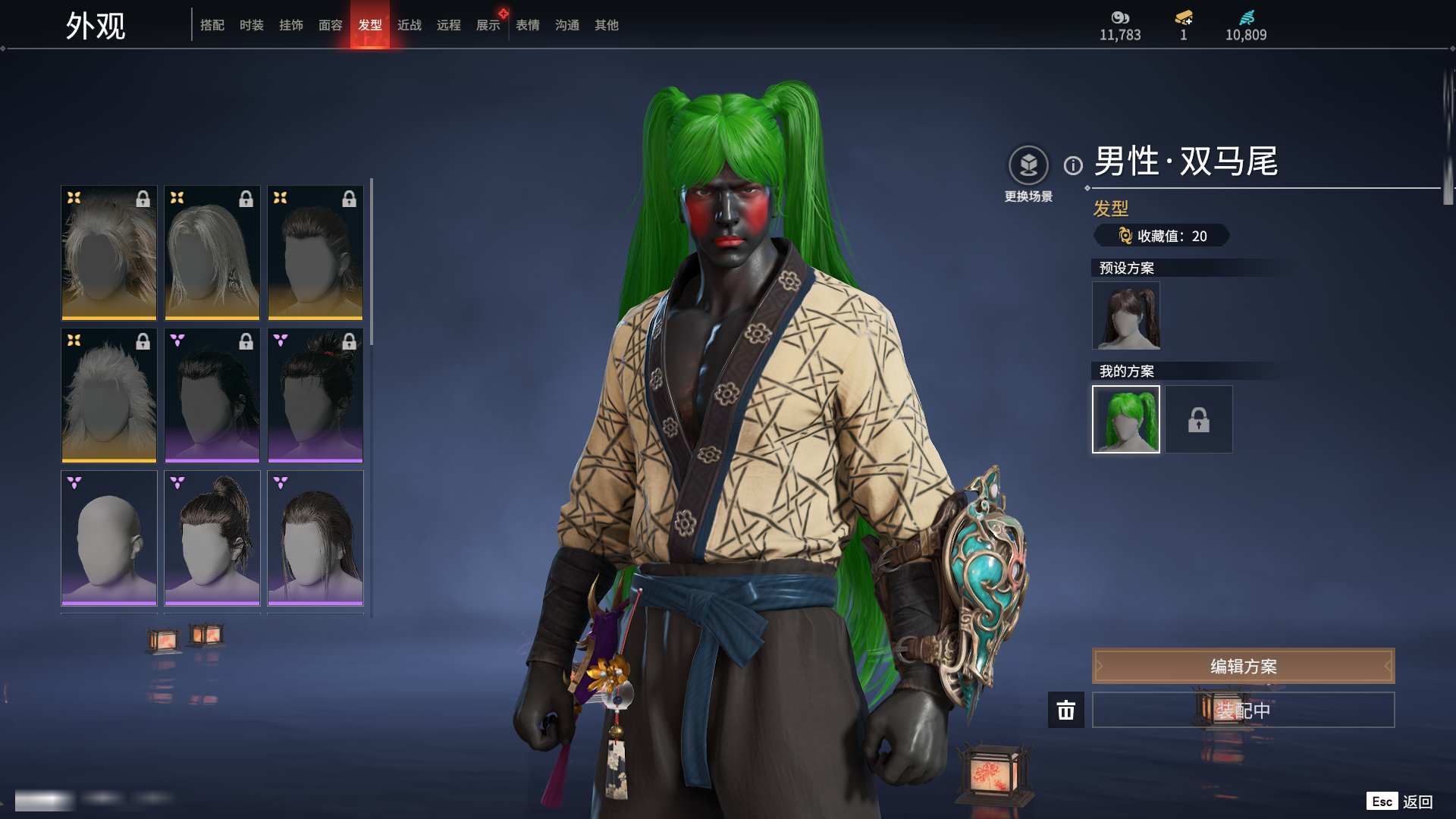
Task: Choose the locked spiky white hairstyle
Action: (x=109, y=395)
